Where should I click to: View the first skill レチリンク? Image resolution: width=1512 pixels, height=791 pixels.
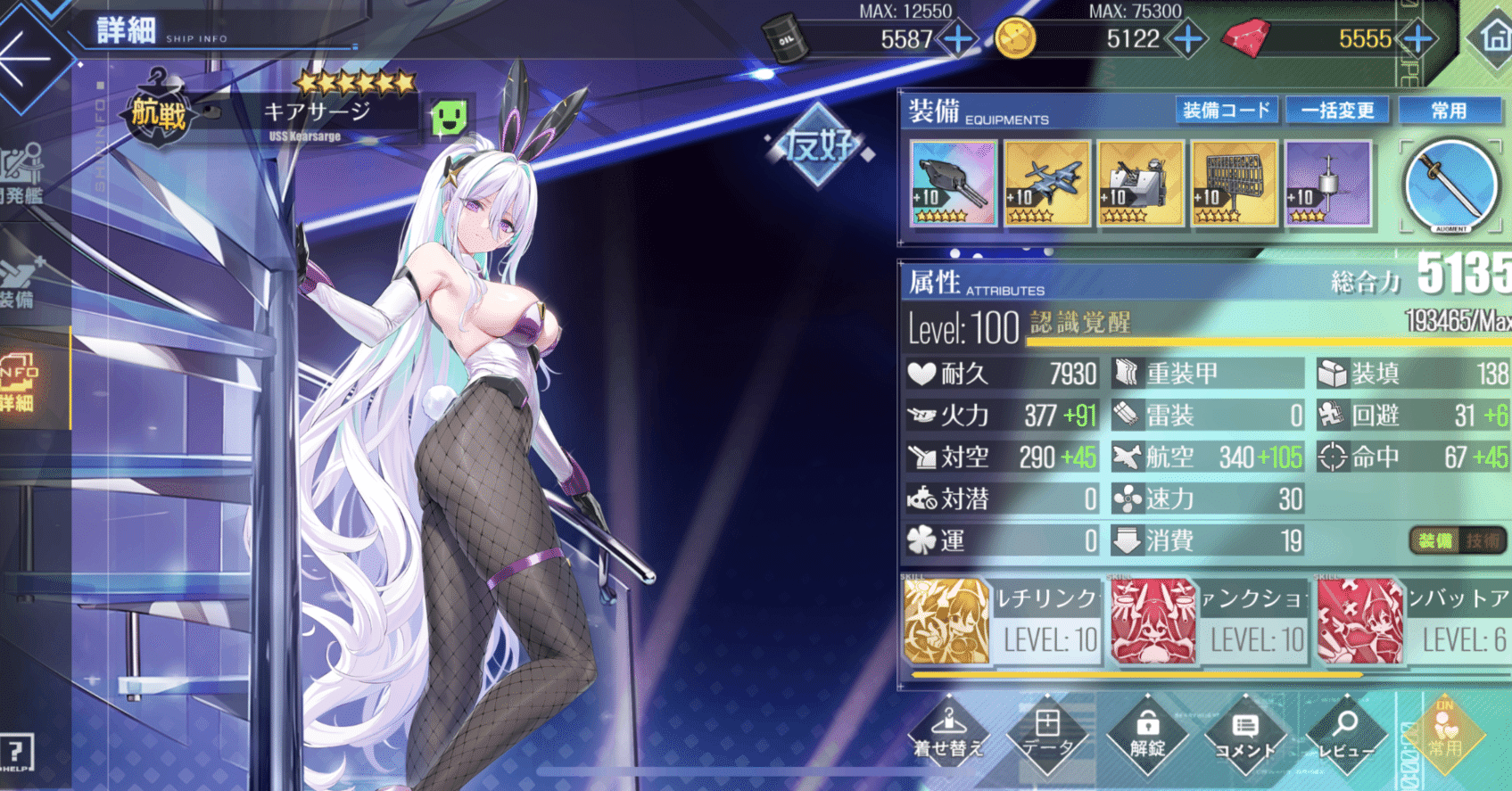pyautogui.click(x=948, y=622)
